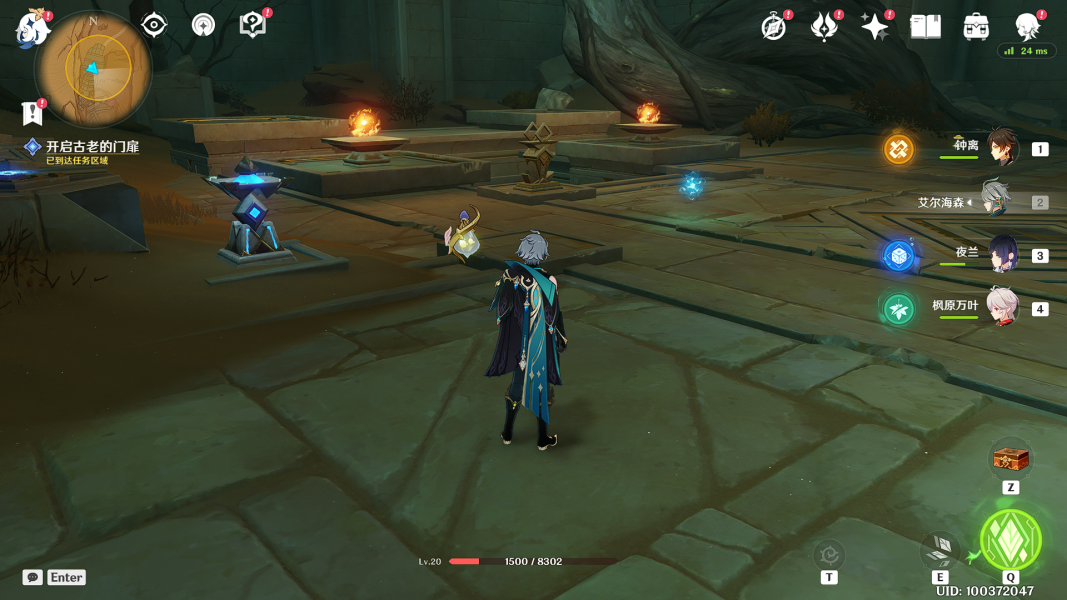Image resolution: width=1067 pixels, height=600 pixels.
Task: Switch to party member 枫原万叶
Action: point(1002,308)
